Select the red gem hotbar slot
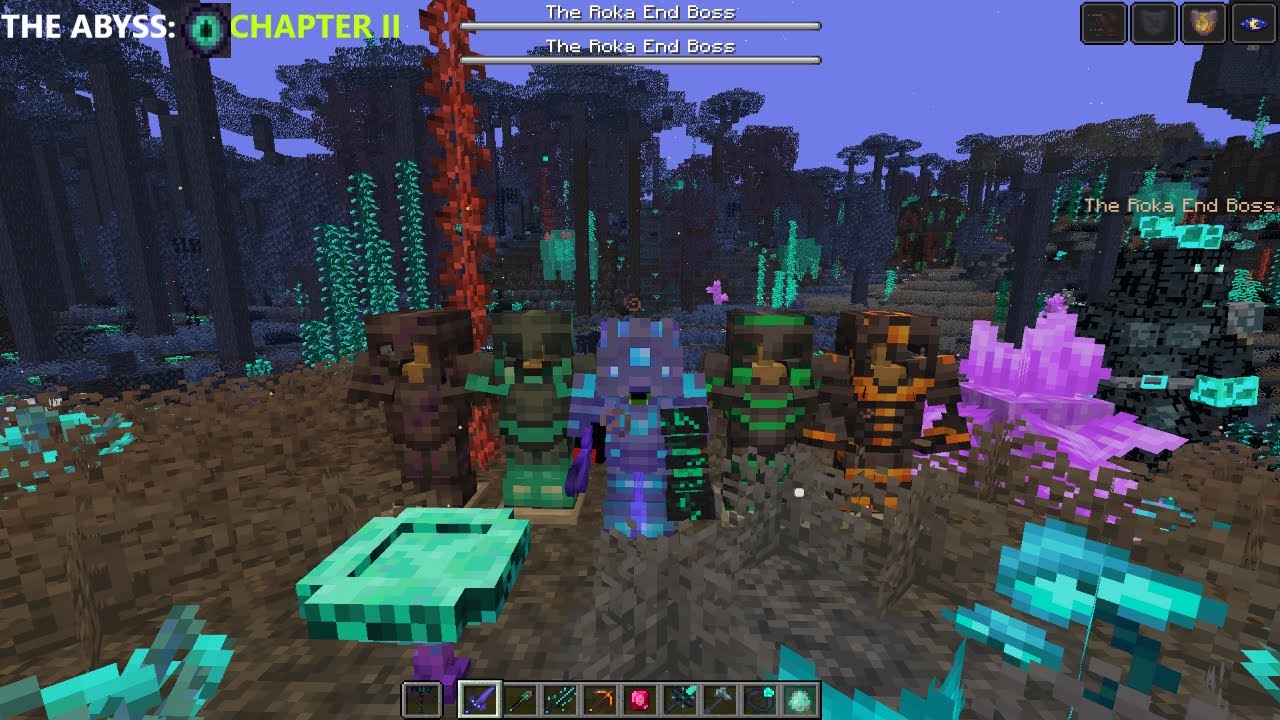This screenshot has height=720, width=1280. (640, 699)
